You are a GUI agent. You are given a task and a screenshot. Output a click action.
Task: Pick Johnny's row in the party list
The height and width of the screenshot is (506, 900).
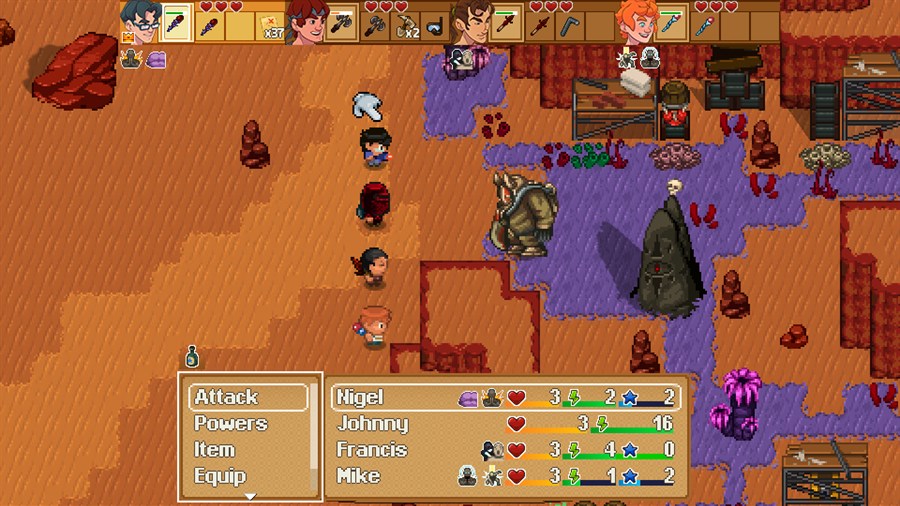click(506, 424)
